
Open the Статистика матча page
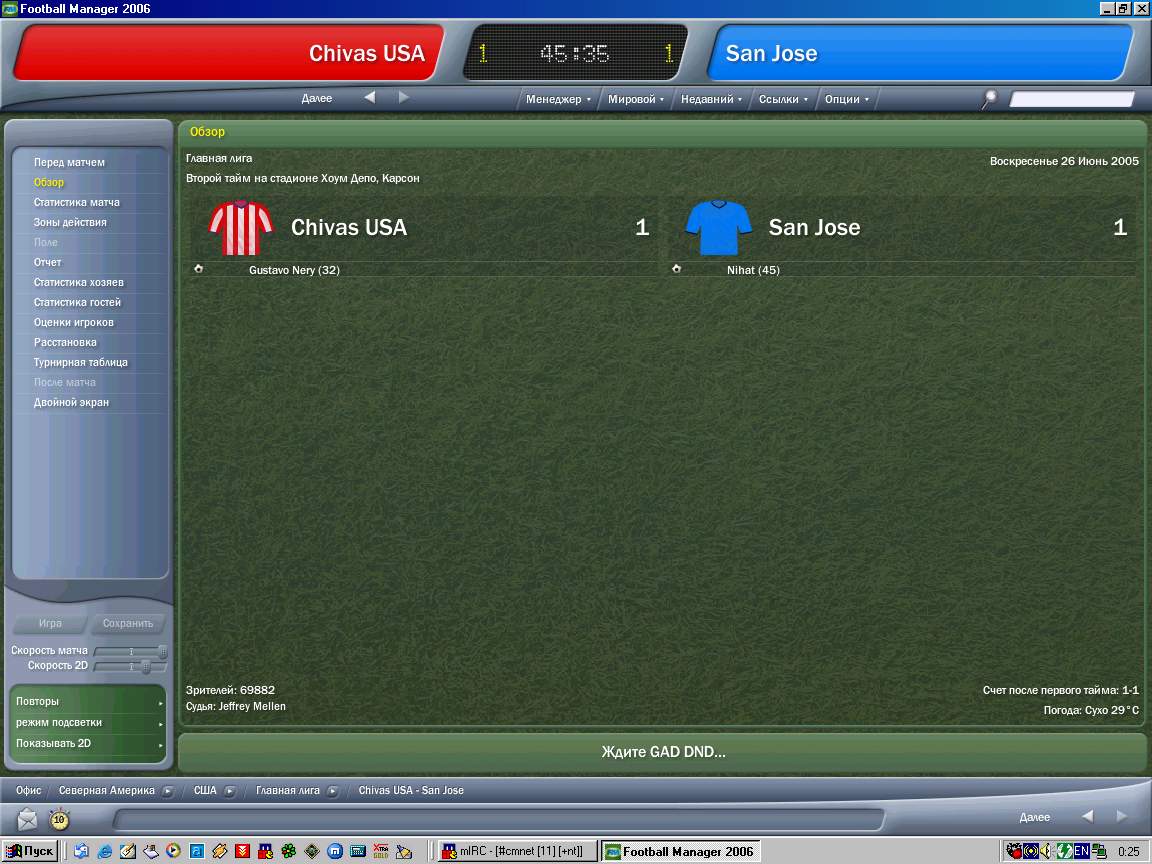[x=76, y=202]
